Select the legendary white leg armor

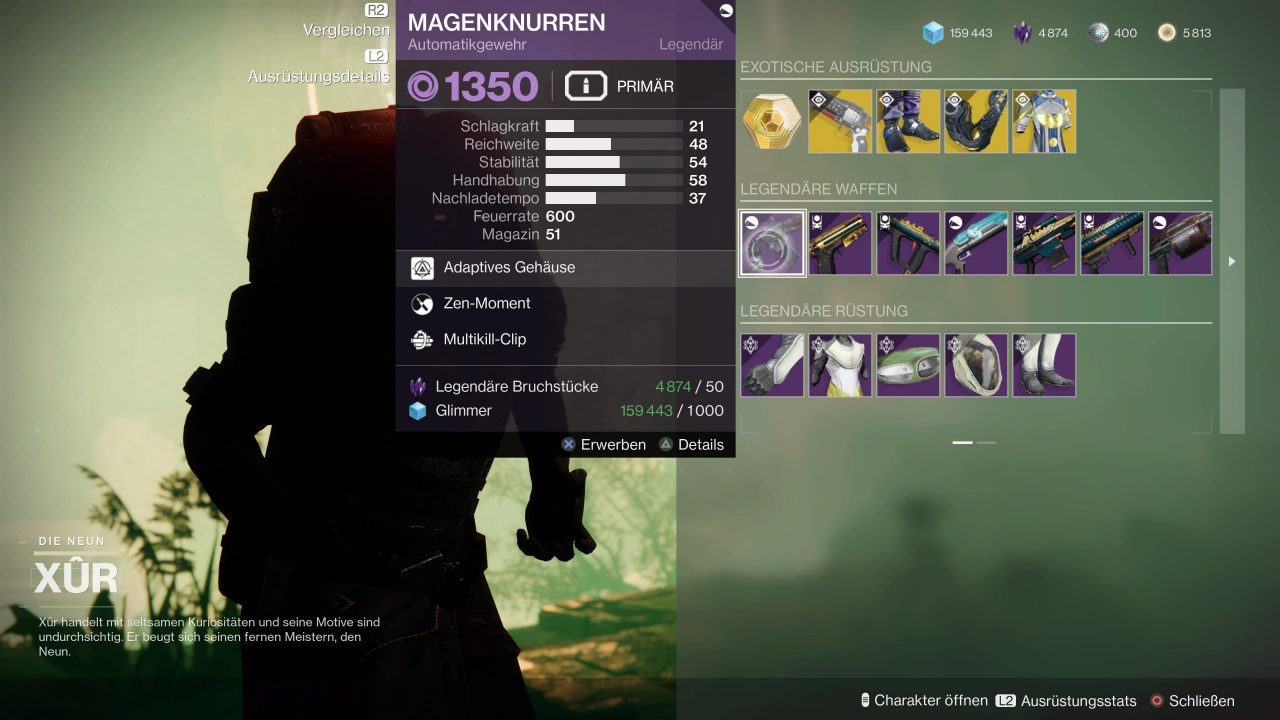pyautogui.click(x=1044, y=365)
